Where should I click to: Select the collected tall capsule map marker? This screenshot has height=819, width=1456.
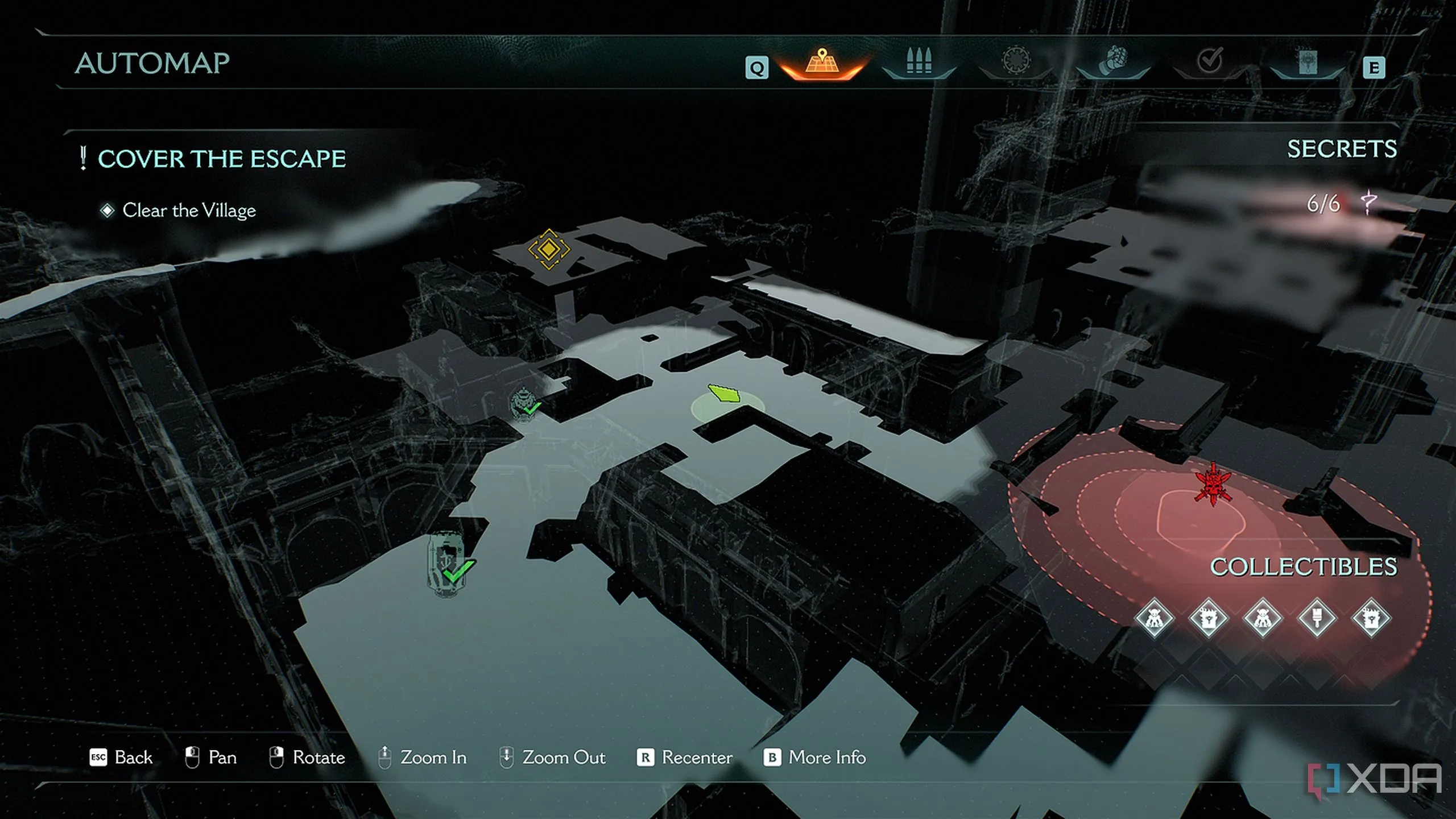tap(447, 563)
